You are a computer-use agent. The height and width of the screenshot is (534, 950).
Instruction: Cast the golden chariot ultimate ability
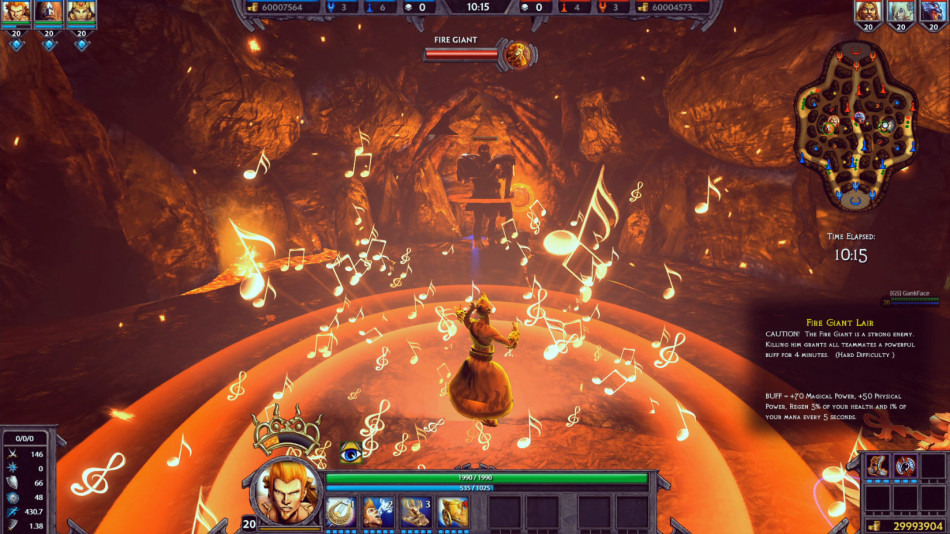pyautogui.click(x=453, y=511)
